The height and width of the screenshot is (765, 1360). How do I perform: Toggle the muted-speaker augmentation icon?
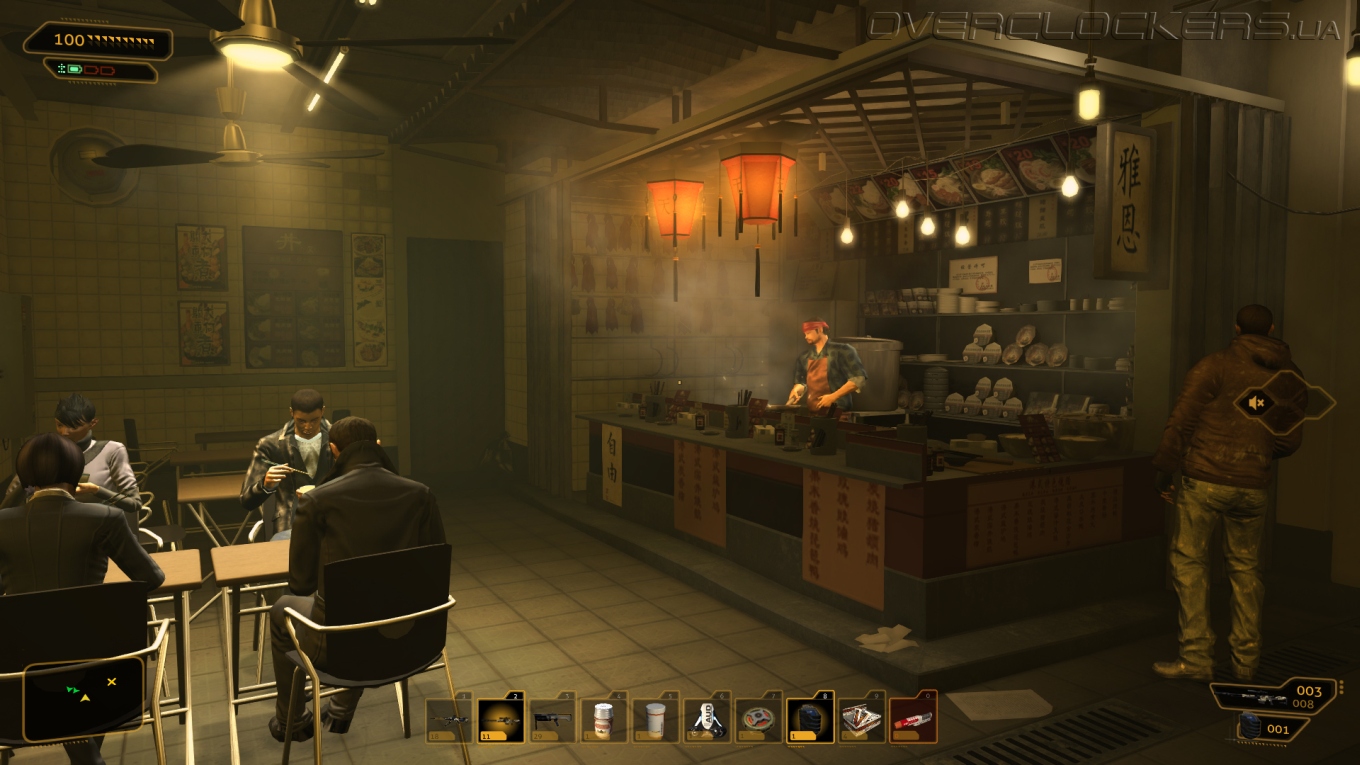pos(1256,403)
